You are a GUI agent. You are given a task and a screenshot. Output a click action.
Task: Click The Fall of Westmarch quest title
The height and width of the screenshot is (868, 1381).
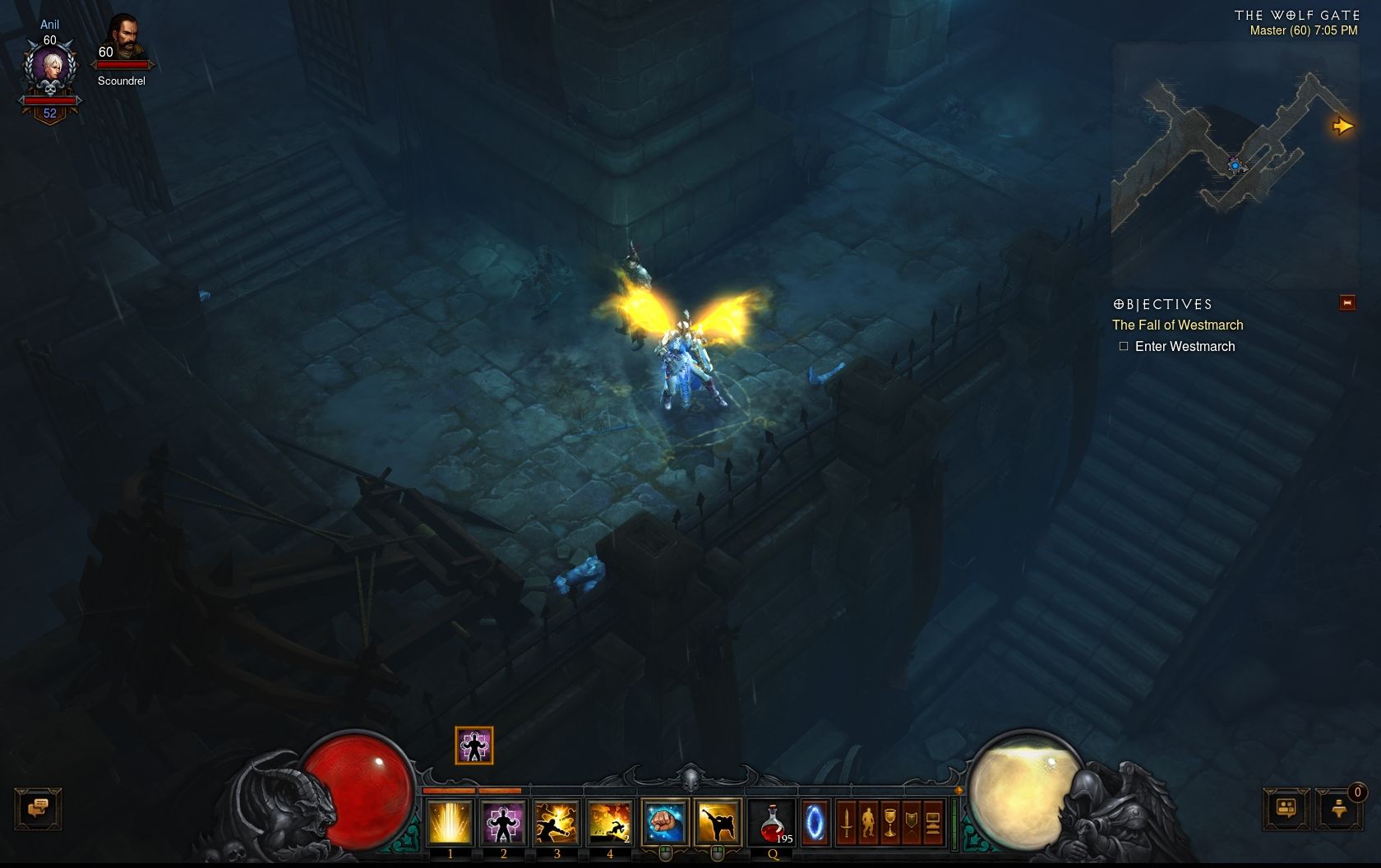coord(1177,325)
